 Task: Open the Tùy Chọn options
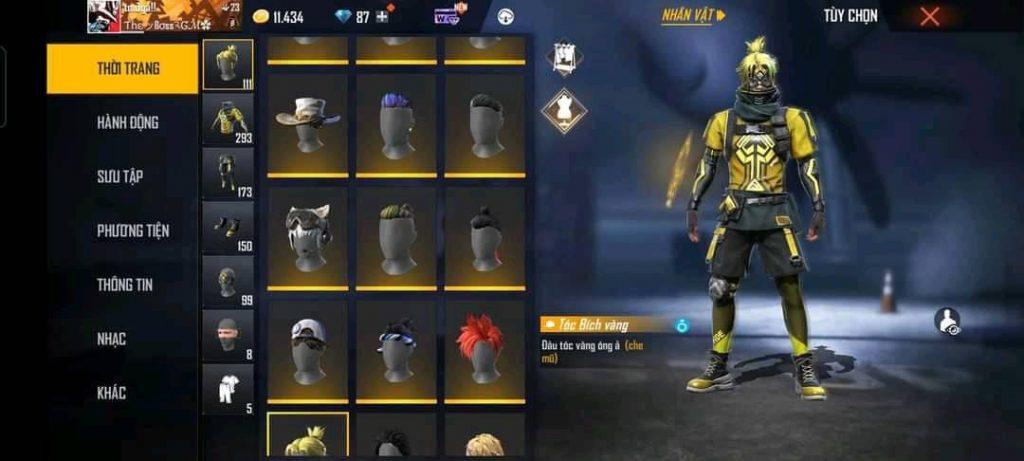coord(850,16)
